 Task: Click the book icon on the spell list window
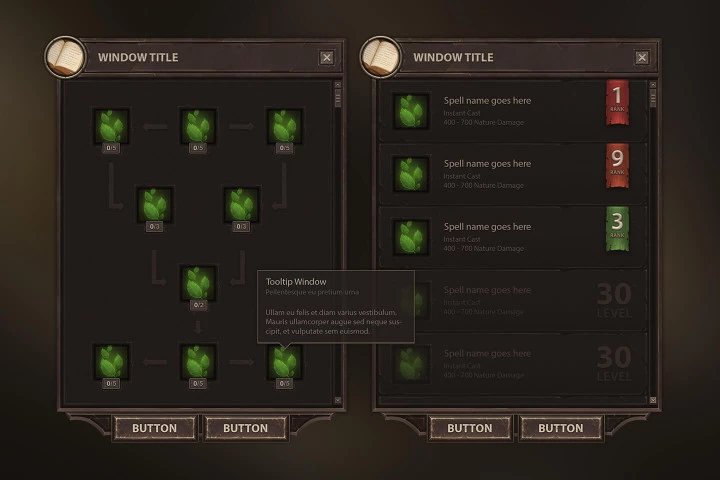(x=380, y=57)
